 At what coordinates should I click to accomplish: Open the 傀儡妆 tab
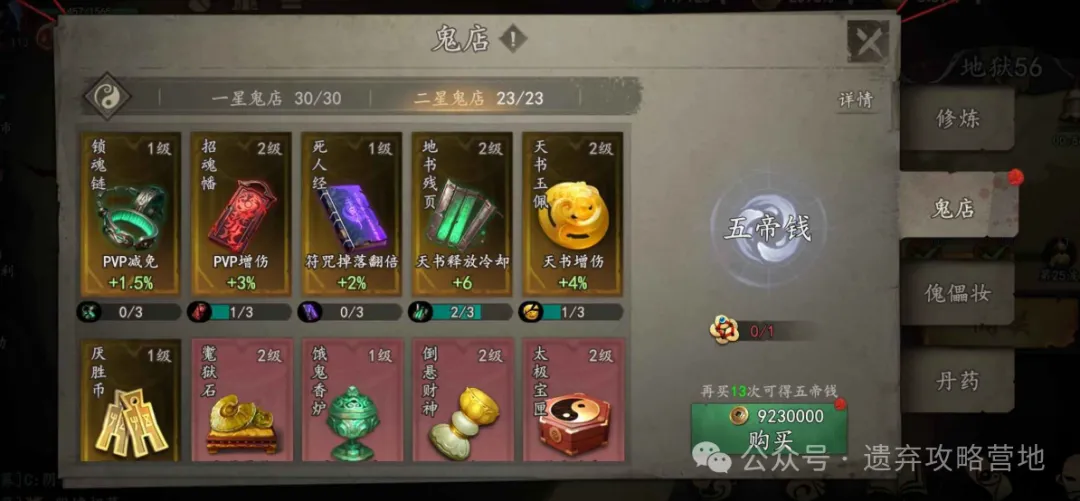[x=956, y=294]
